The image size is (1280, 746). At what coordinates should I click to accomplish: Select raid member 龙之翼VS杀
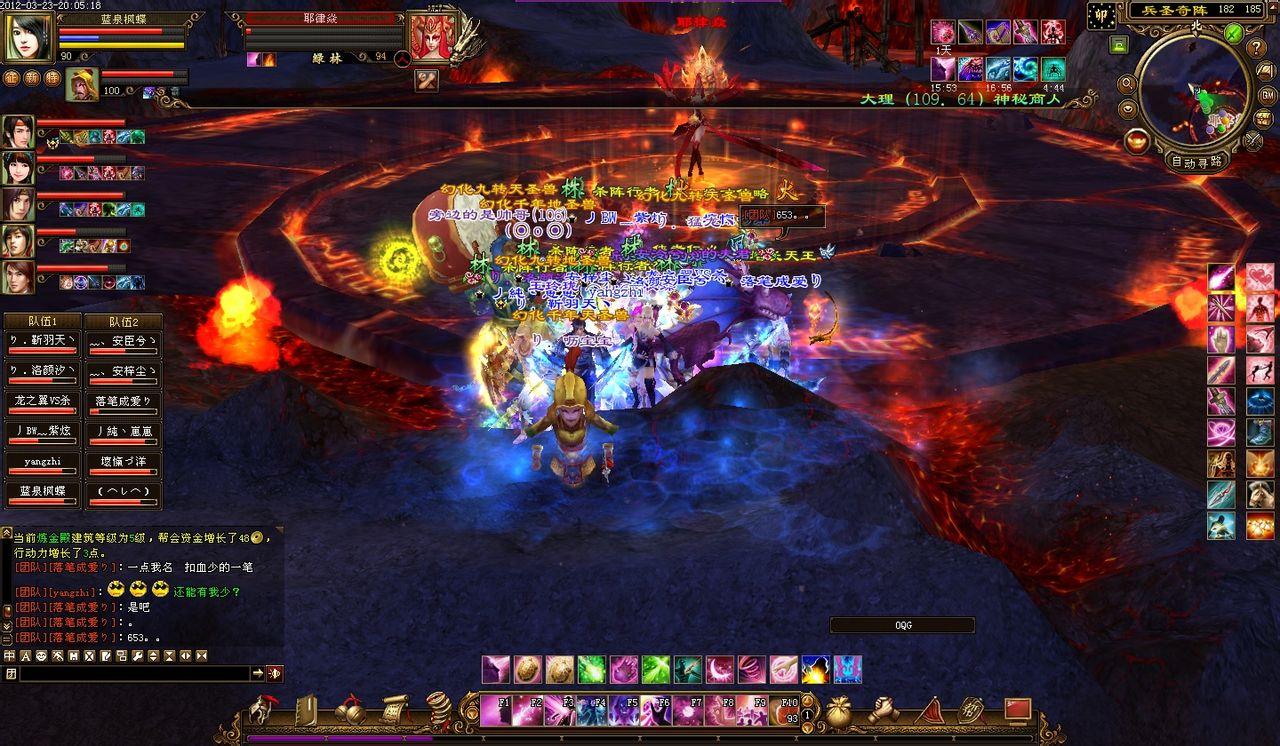click(x=41, y=401)
